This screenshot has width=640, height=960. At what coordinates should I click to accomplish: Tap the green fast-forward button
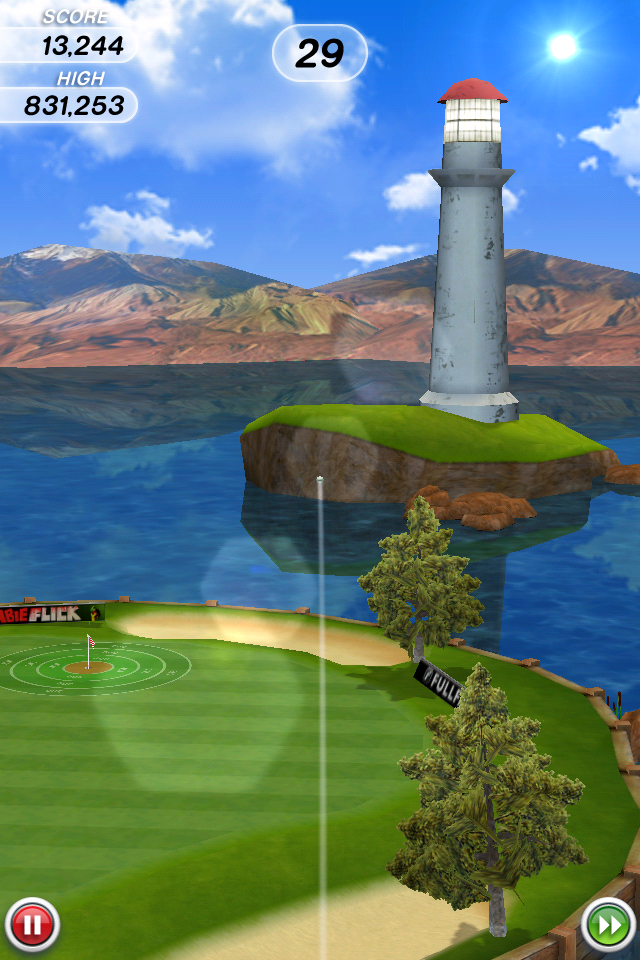pyautogui.click(x=607, y=925)
